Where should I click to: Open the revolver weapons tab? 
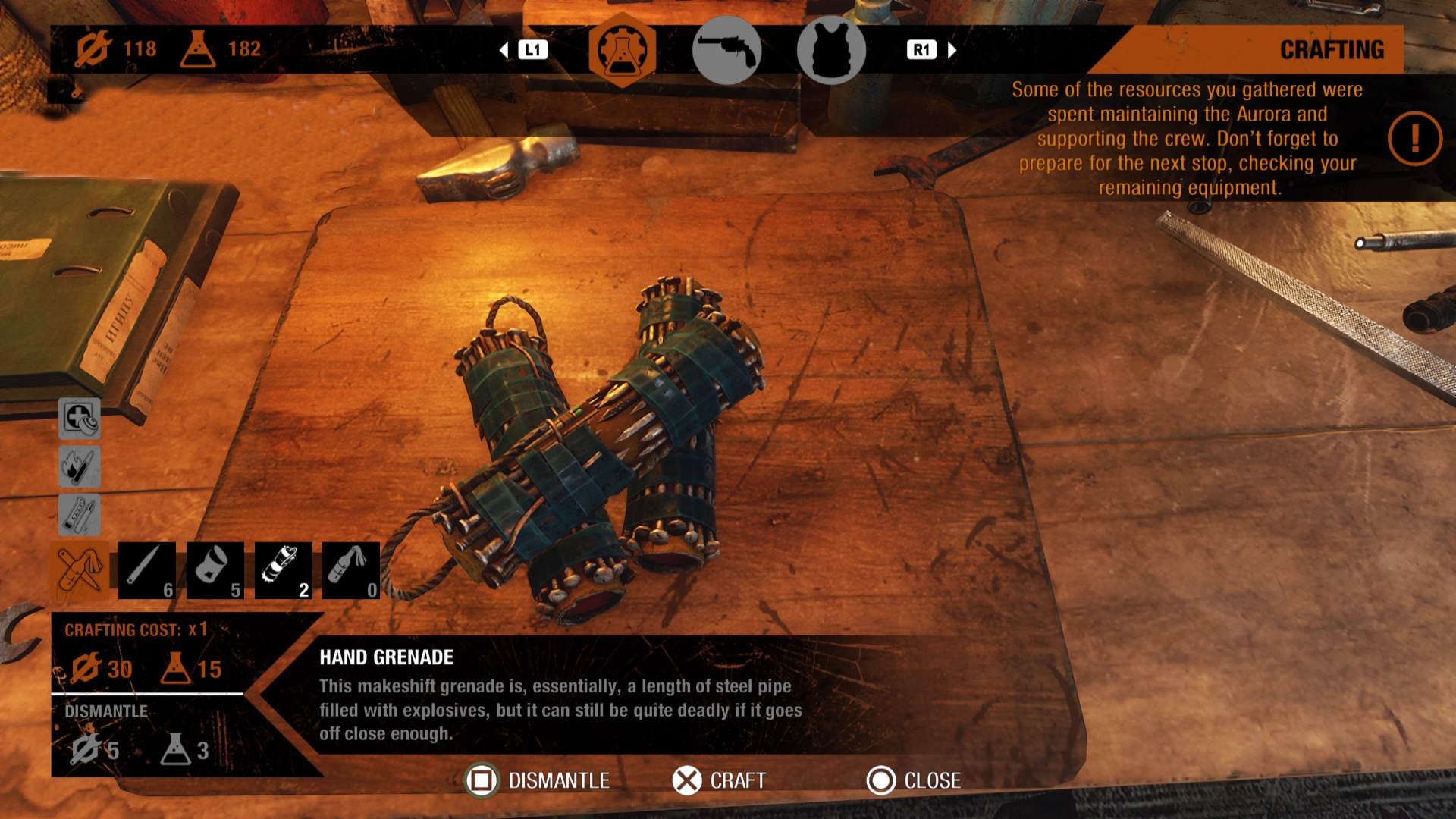(x=726, y=50)
